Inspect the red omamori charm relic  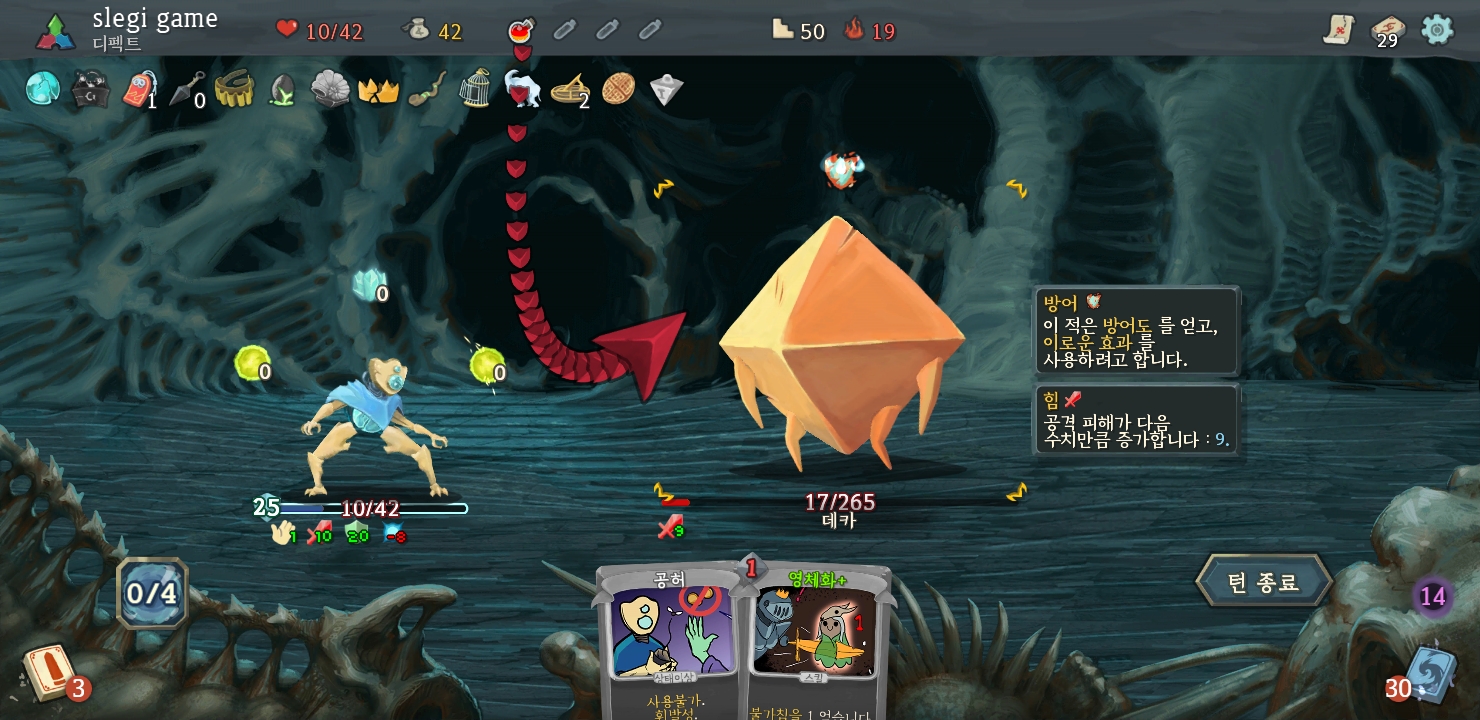(139, 89)
